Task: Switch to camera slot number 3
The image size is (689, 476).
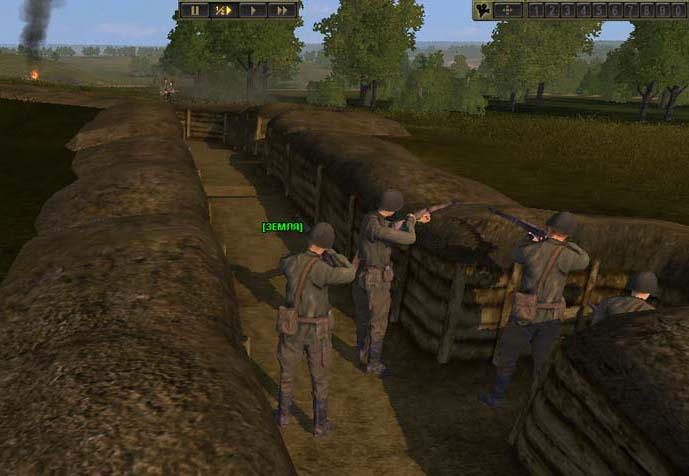Action: coord(566,10)
